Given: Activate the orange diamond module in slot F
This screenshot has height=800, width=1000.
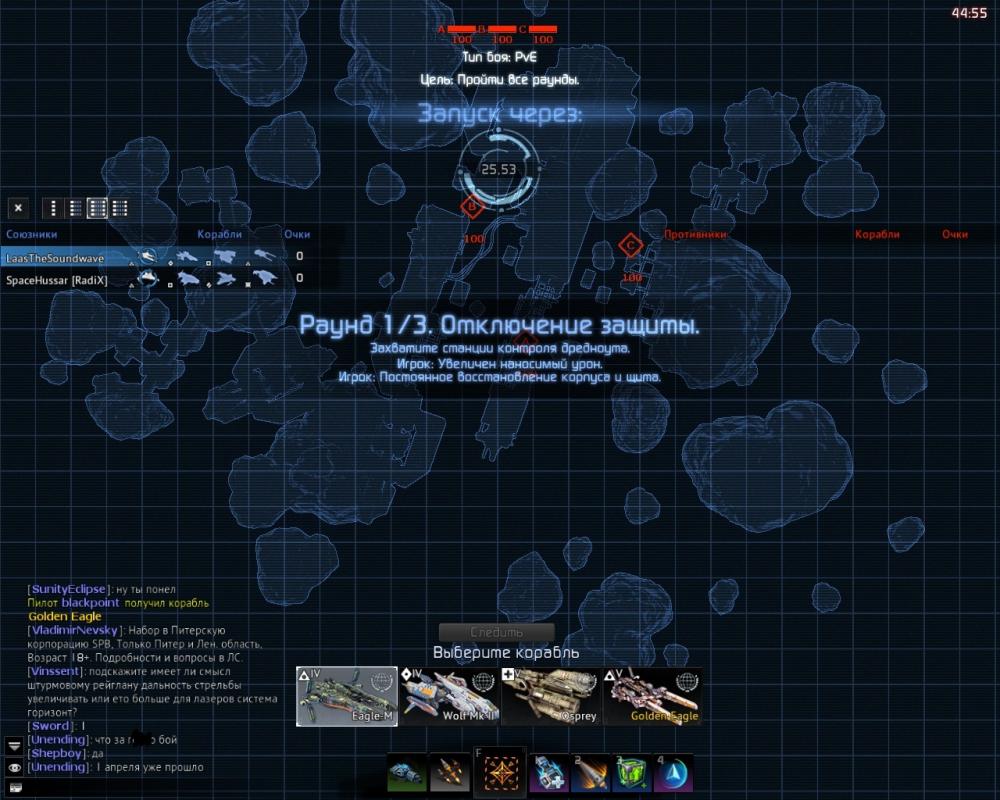Looking at the screenshot, I should coord(497,774).
